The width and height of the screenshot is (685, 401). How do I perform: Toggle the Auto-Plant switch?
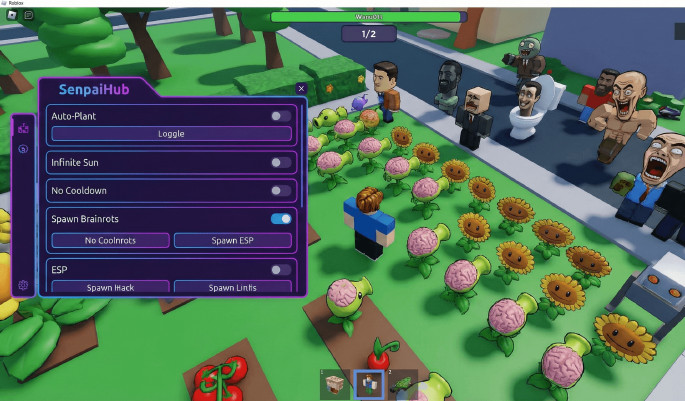pos(281,116)
